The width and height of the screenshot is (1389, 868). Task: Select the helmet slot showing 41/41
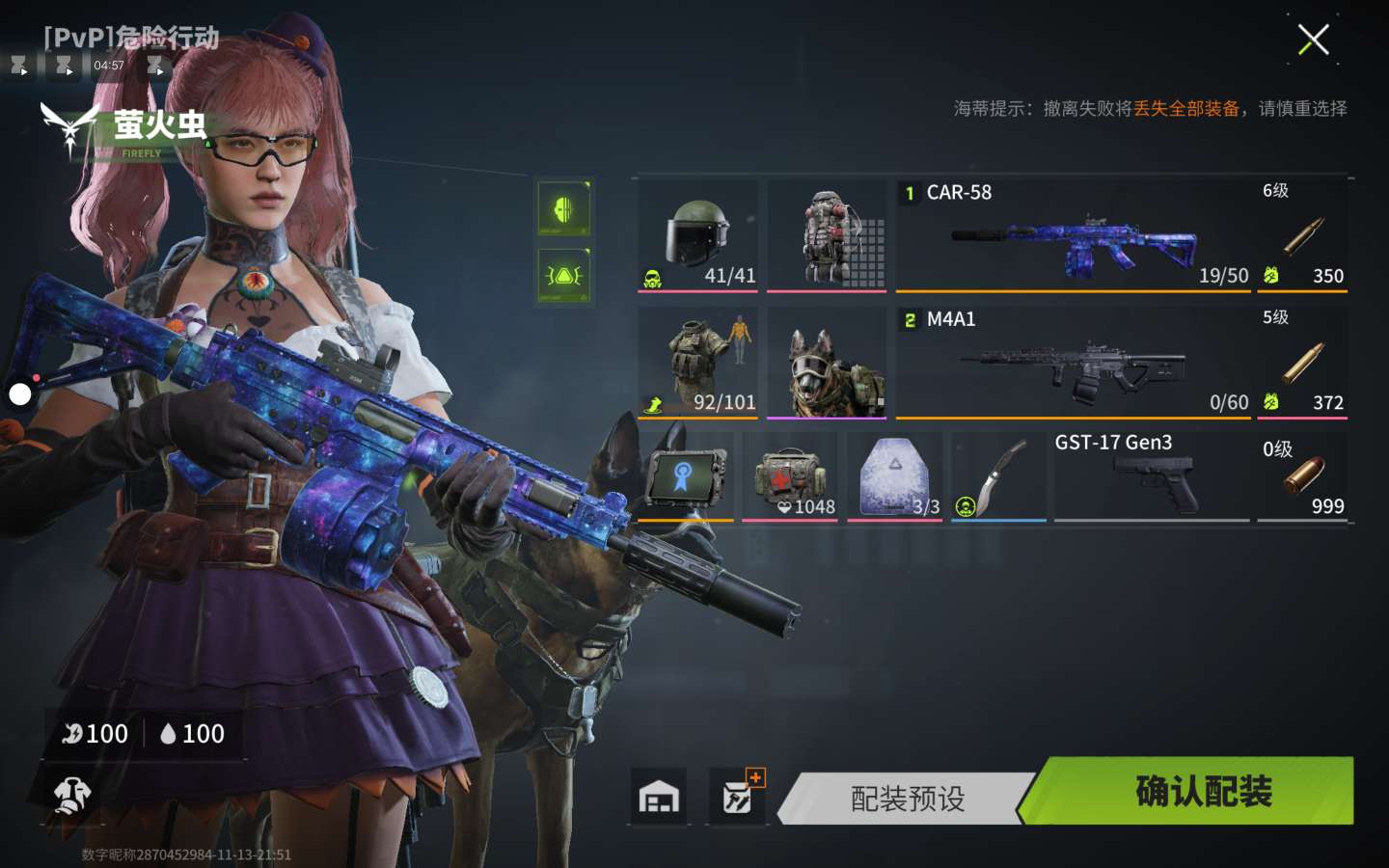coord(697,236)
